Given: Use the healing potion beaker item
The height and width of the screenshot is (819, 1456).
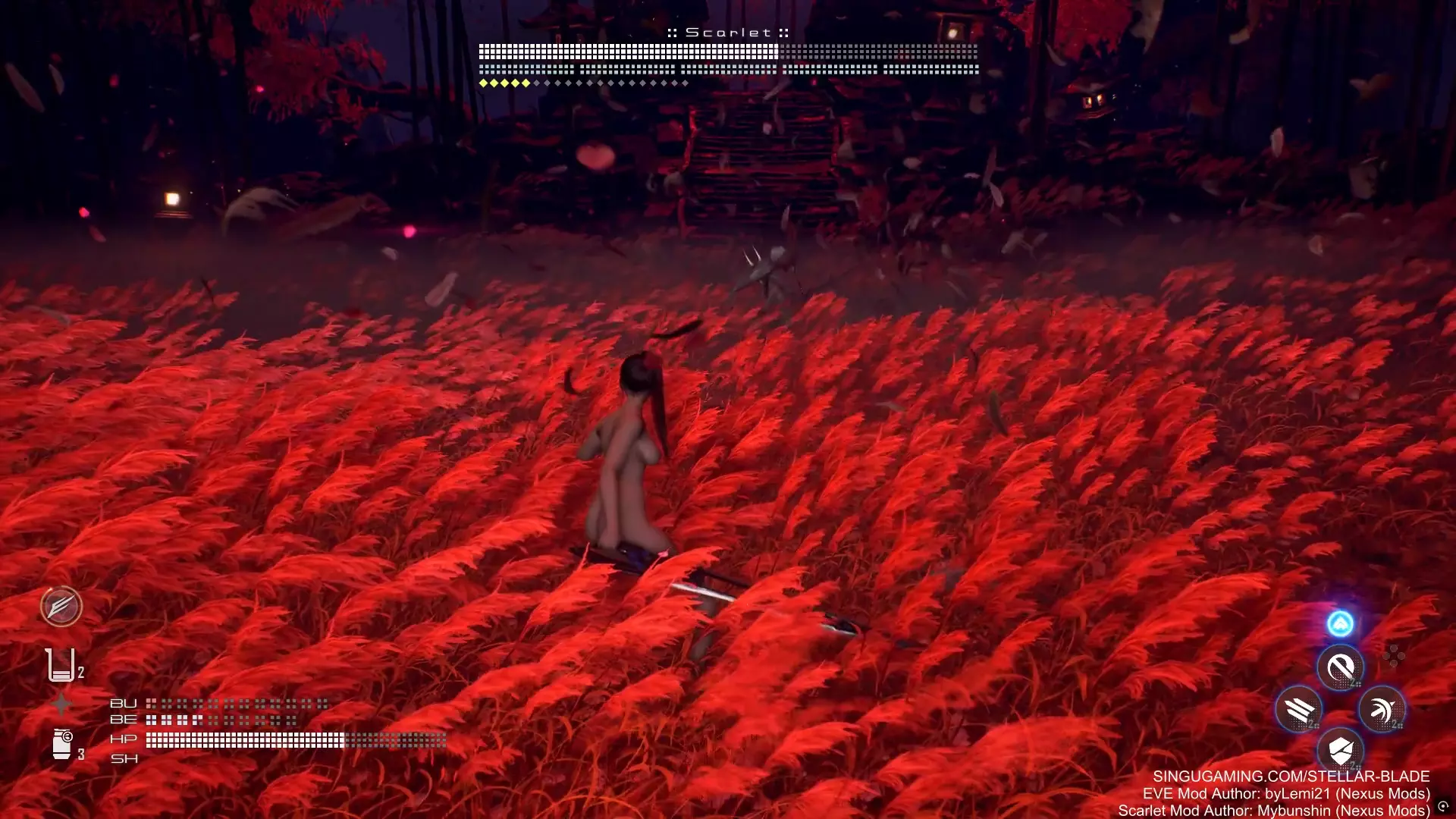Looking at the screenshot, I should click(x=61, y=665).
